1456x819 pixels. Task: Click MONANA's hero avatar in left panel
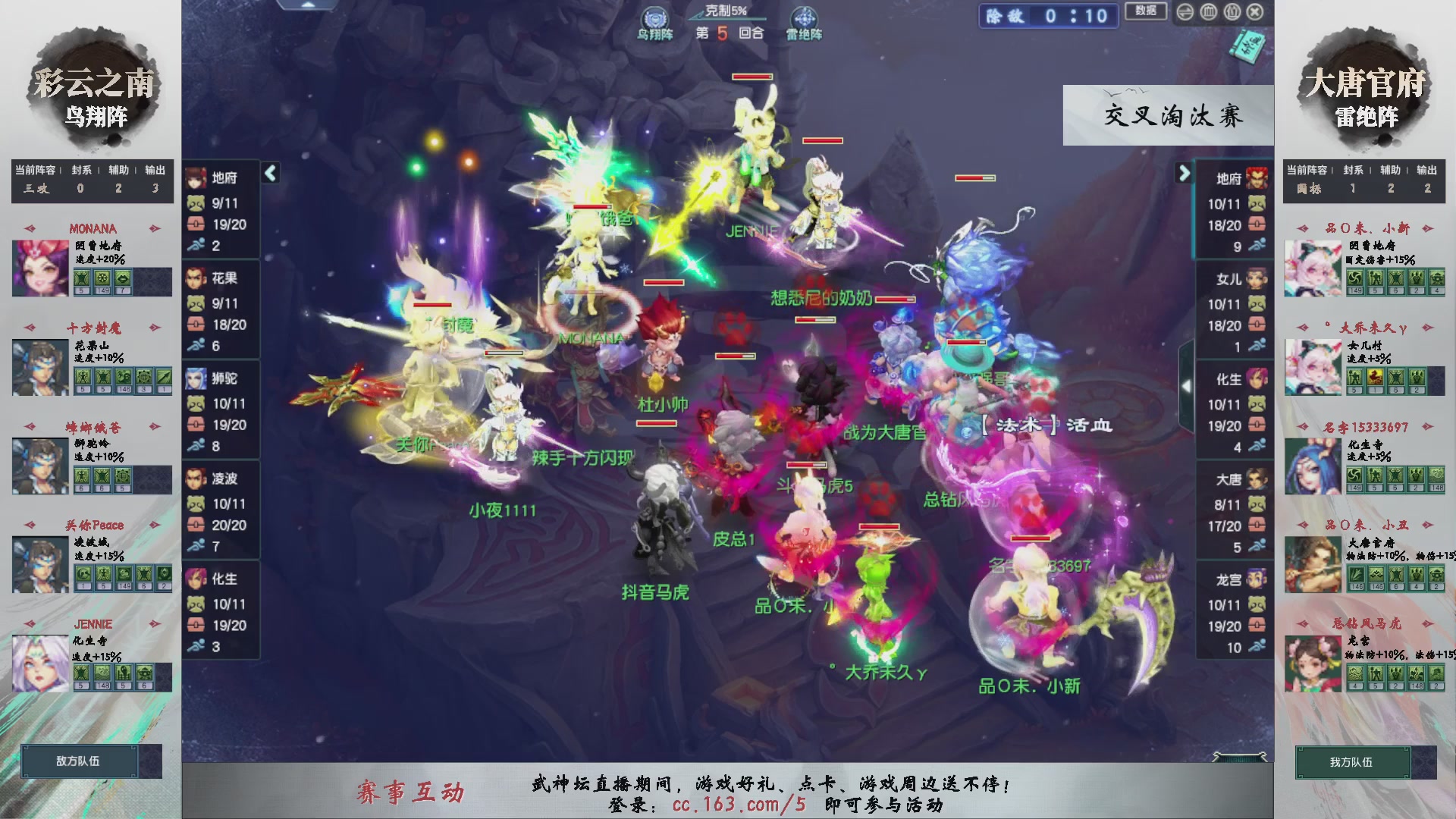[39, 267]
